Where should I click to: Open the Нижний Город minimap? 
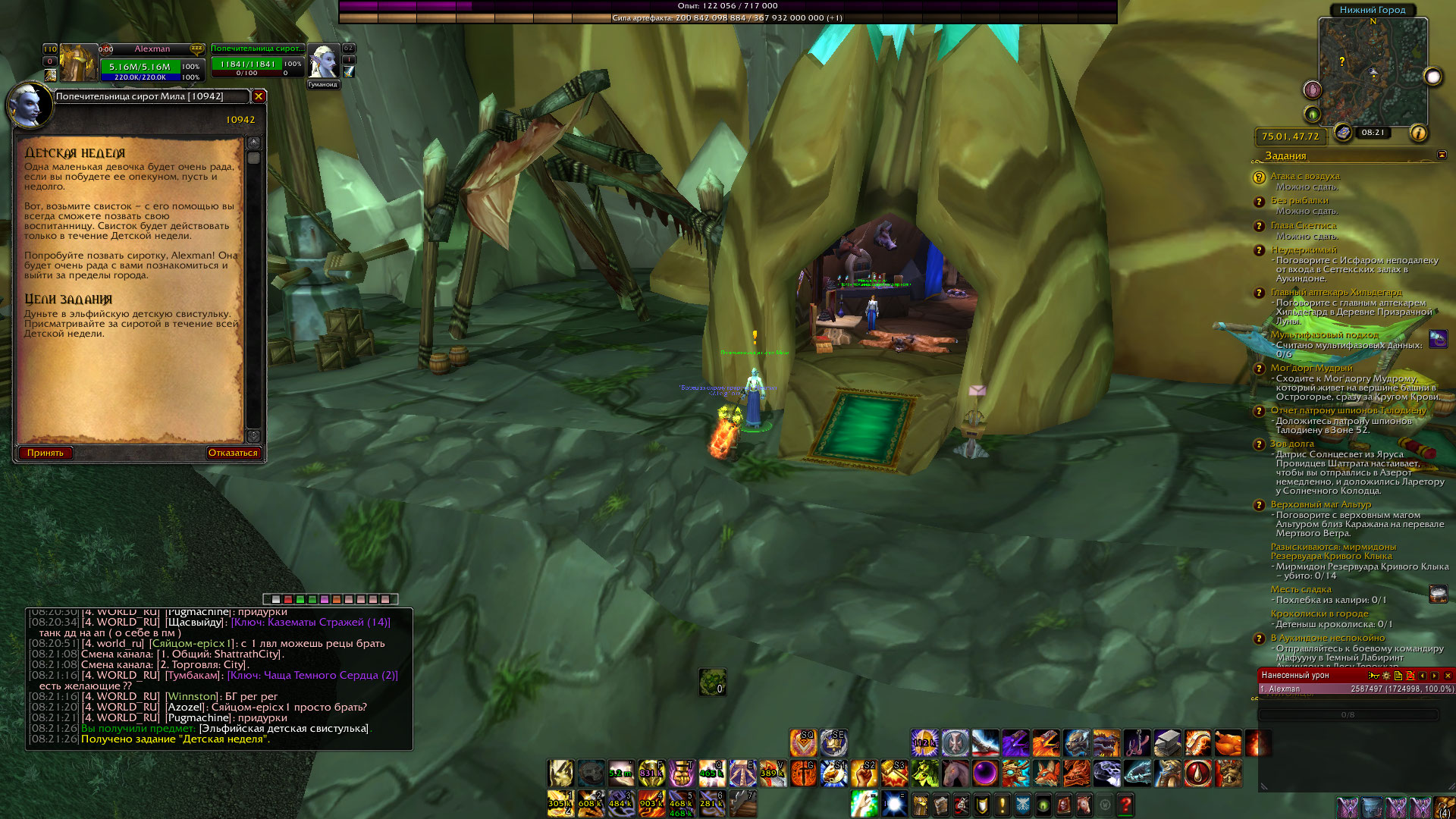[x=1373, y=73]
